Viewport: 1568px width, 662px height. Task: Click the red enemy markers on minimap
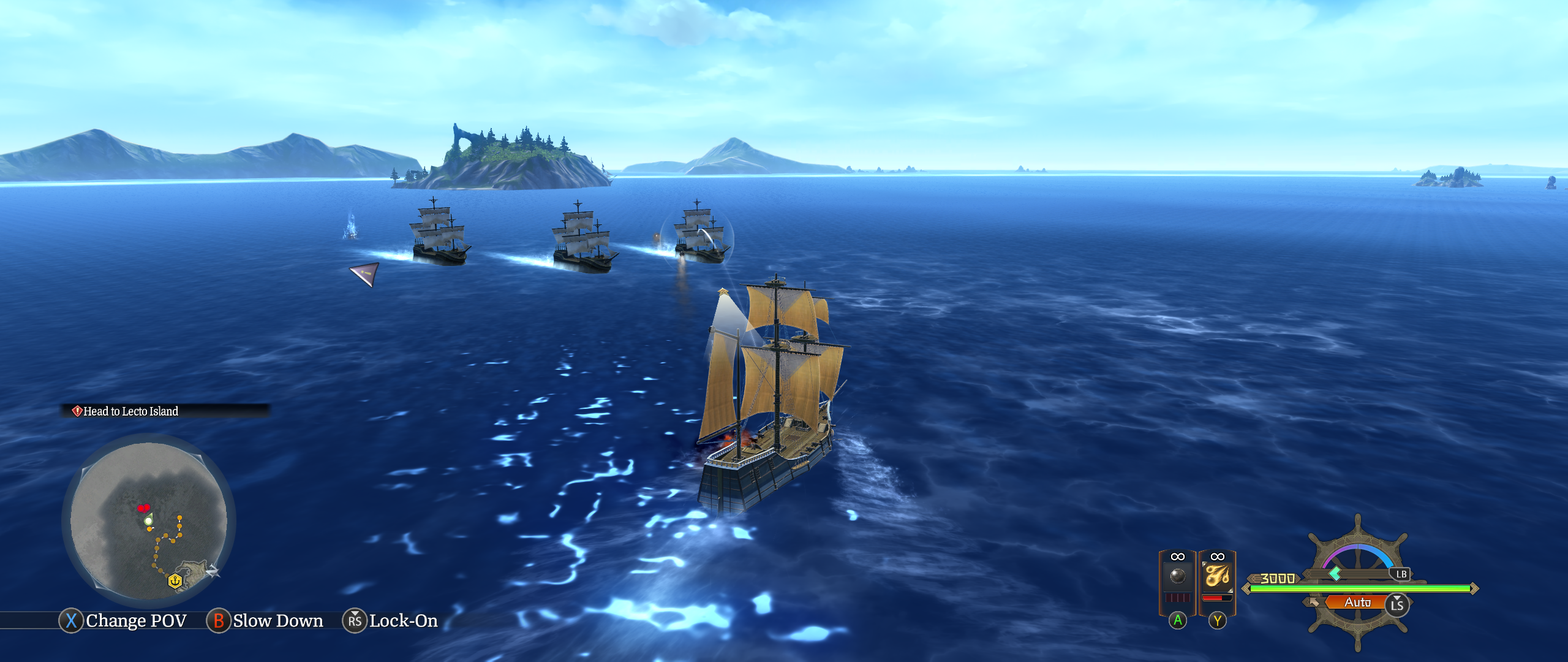[143, 508]
